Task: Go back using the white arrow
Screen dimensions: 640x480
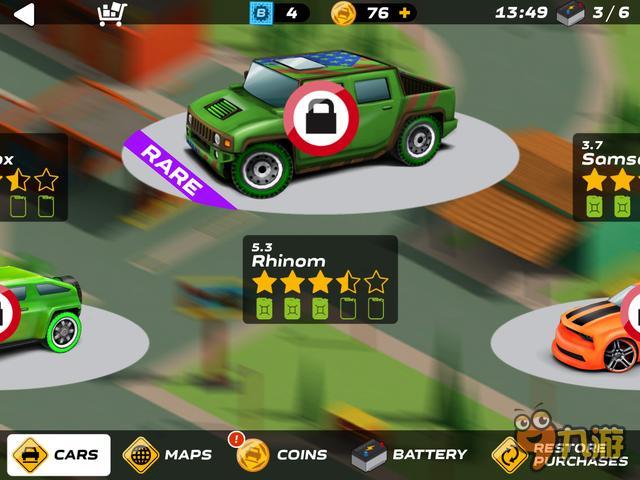Action: pyautogui.click(x=22, y=13)
